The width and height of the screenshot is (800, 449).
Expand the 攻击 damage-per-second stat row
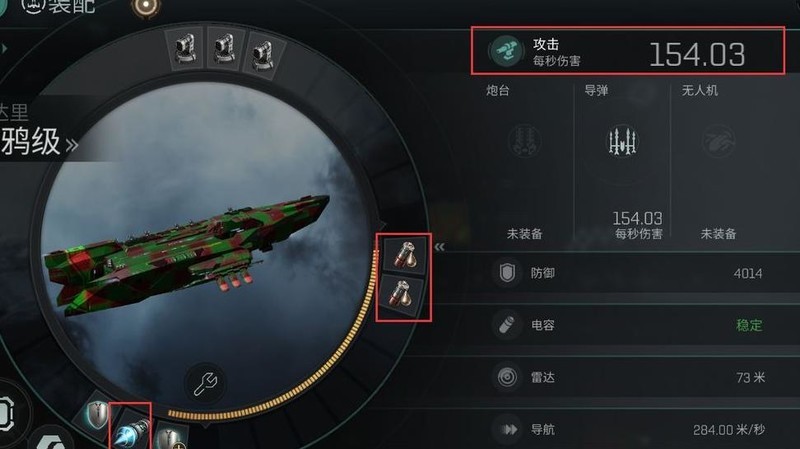627,52
